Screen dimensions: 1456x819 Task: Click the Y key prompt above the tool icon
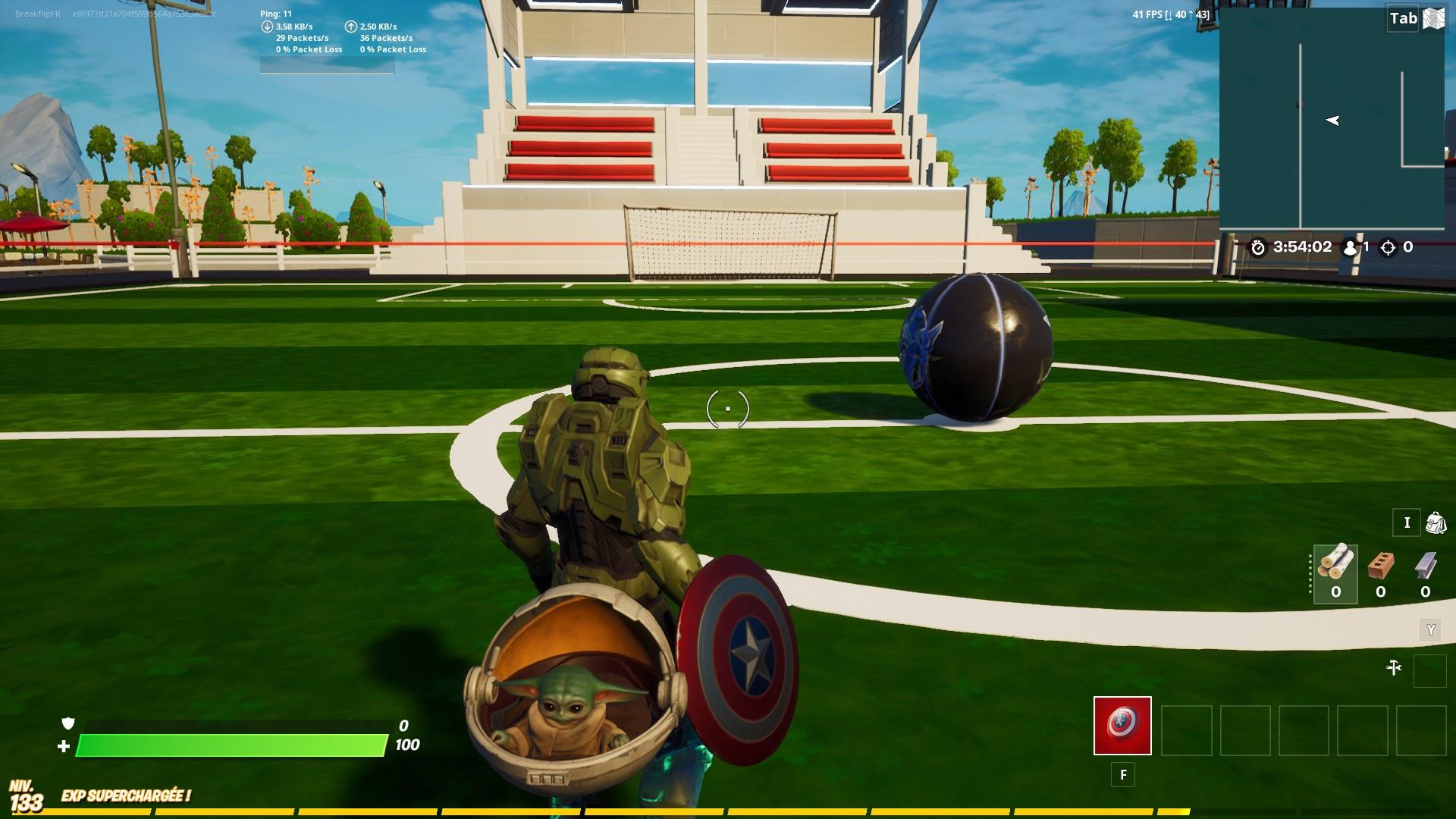click(x=1429, y=629)
